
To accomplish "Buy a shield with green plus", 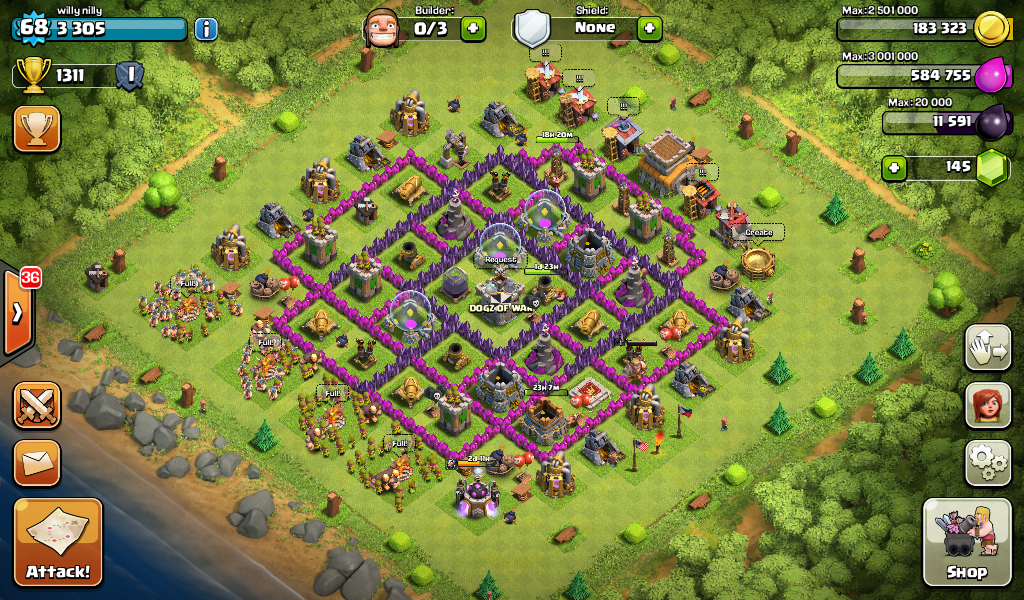I will coord(649,28).
